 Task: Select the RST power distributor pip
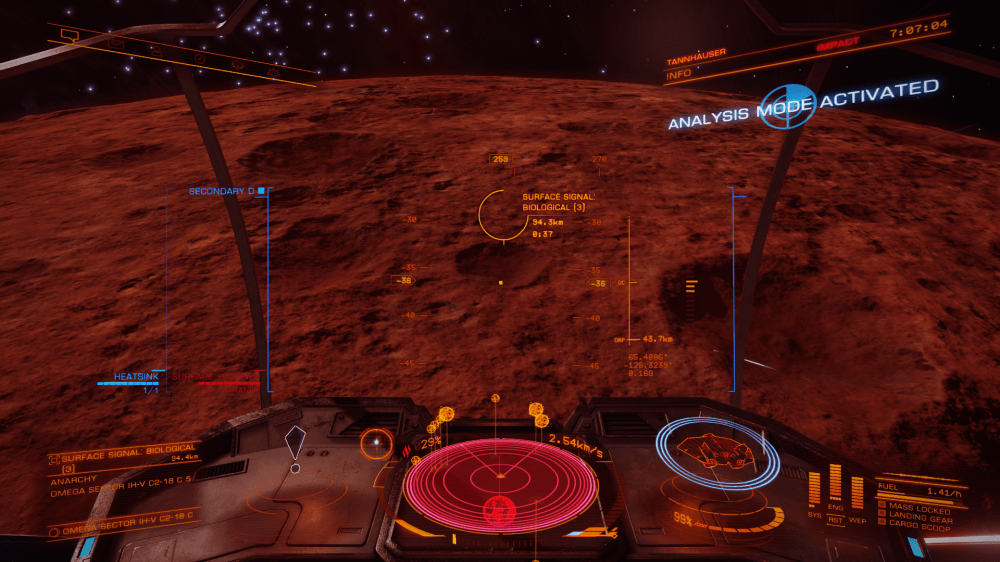coord(835,519)
